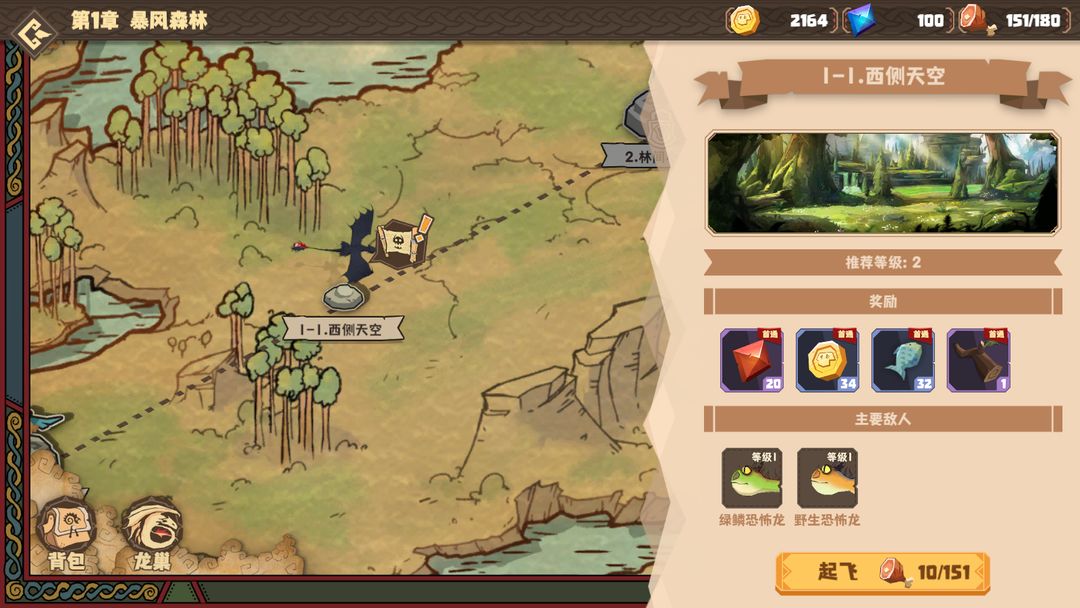Click the blue crystal currency icon
The image size is (1080, 608).
[x=859, y=20]
